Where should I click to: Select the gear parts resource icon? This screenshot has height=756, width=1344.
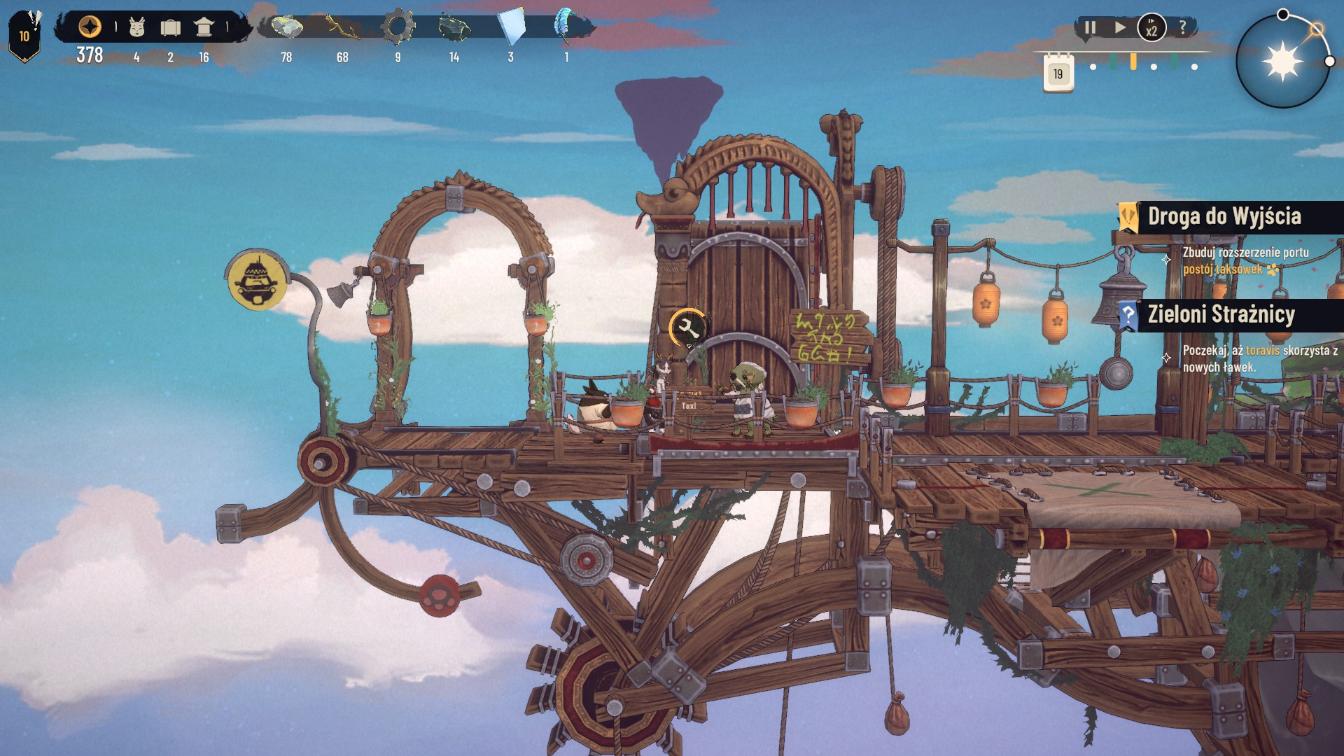[x=398, y=26]
